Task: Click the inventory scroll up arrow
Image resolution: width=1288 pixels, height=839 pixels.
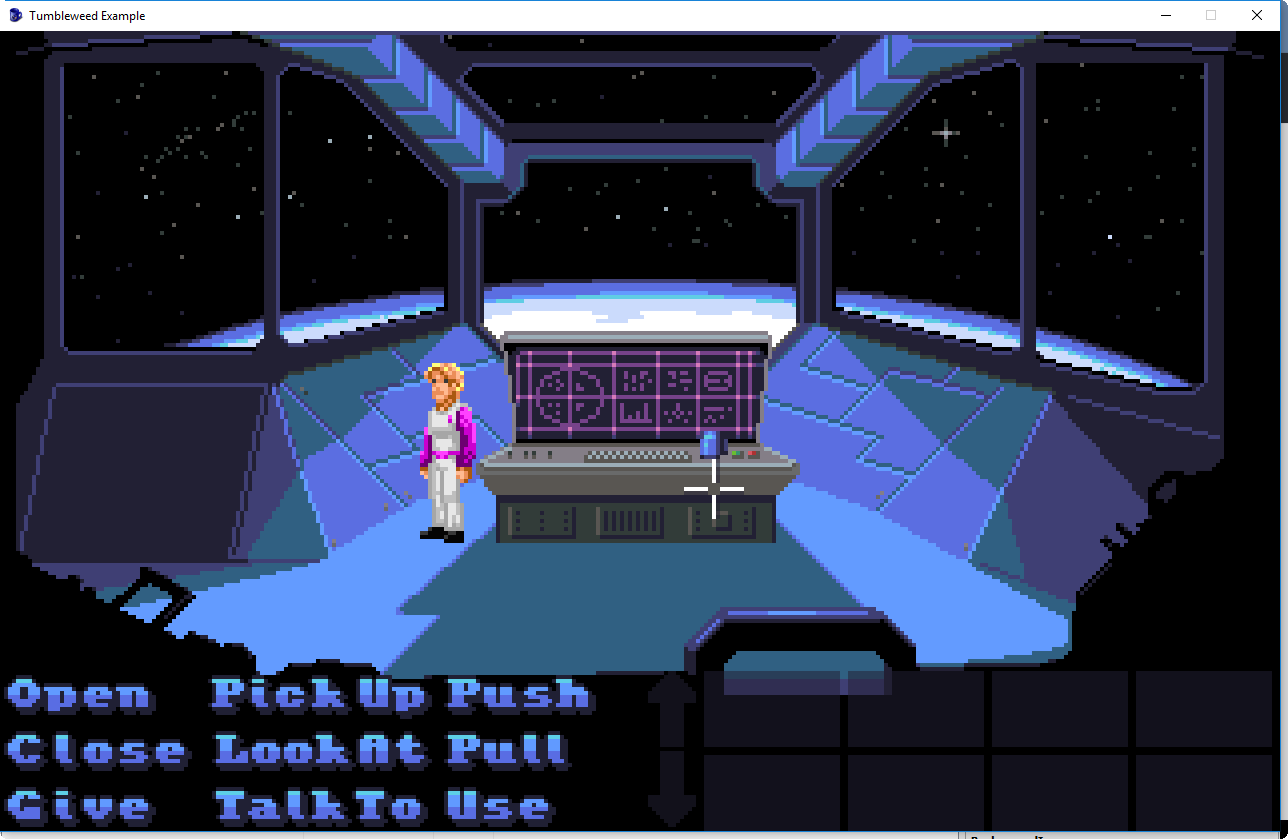Action: pyautogui.click(x=672, y=708)
